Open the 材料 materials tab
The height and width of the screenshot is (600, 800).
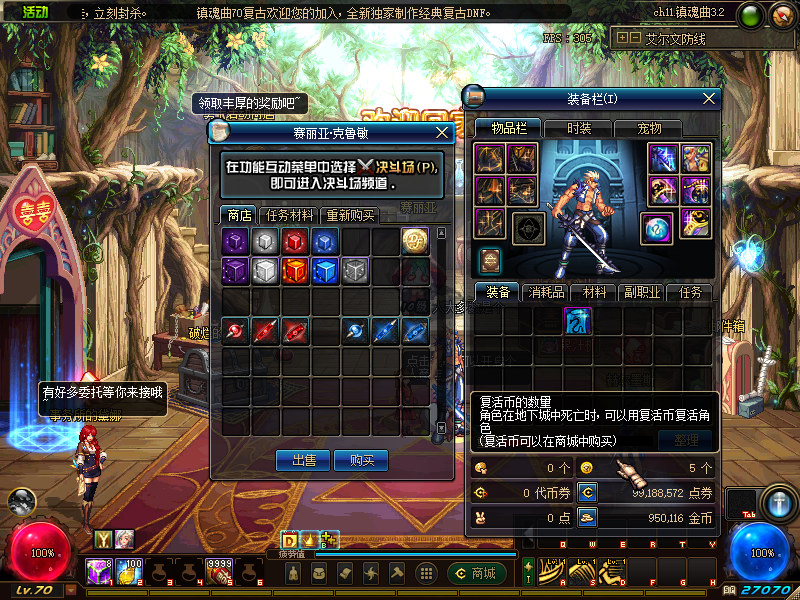(x=595, y=292)
